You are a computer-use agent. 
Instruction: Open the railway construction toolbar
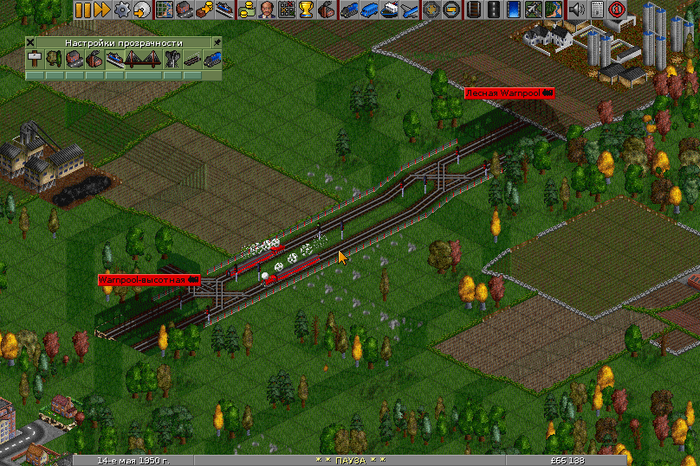pos(475,10)
